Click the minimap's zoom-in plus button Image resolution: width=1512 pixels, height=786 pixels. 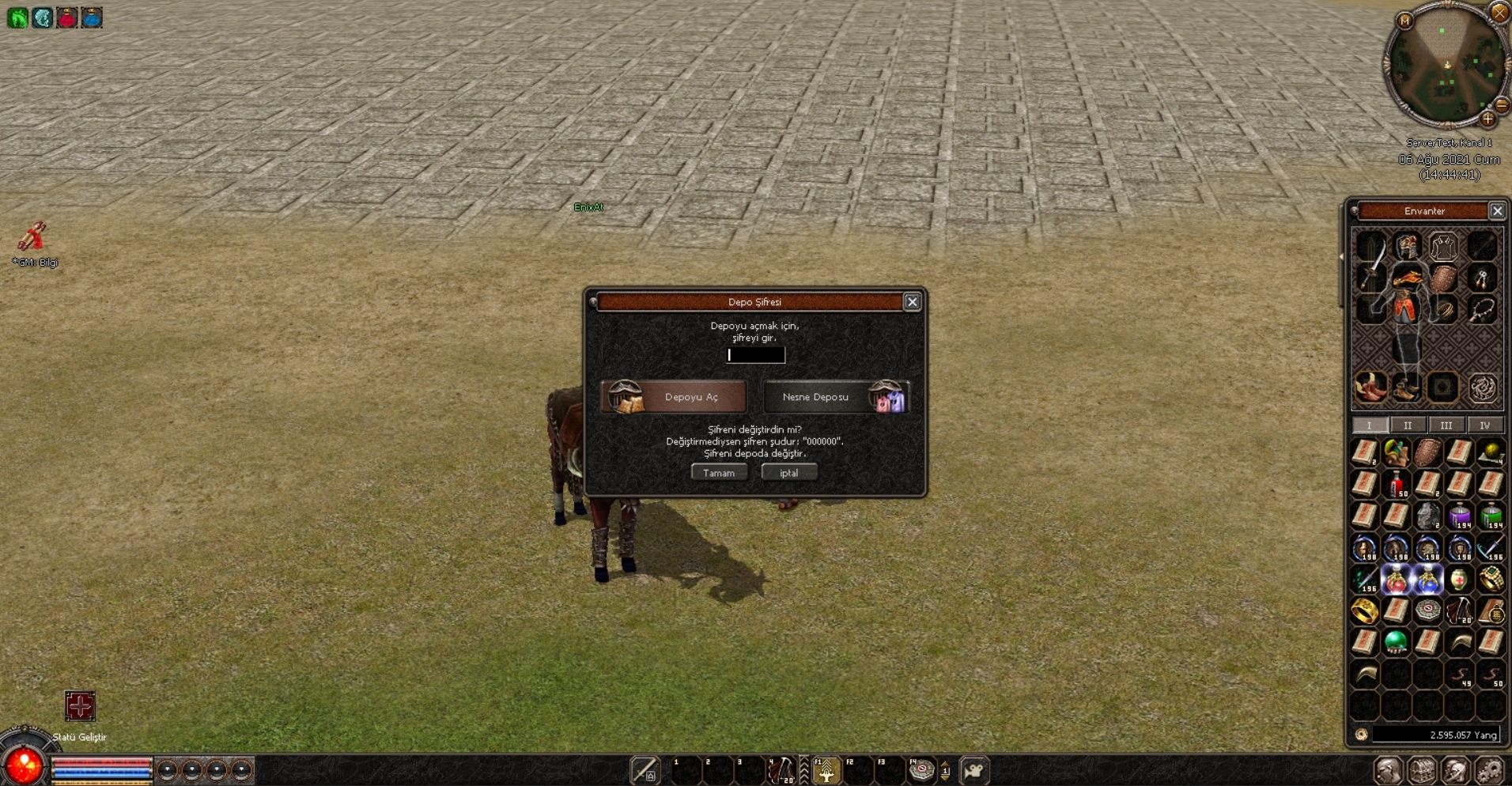[x=1487, y=119]
